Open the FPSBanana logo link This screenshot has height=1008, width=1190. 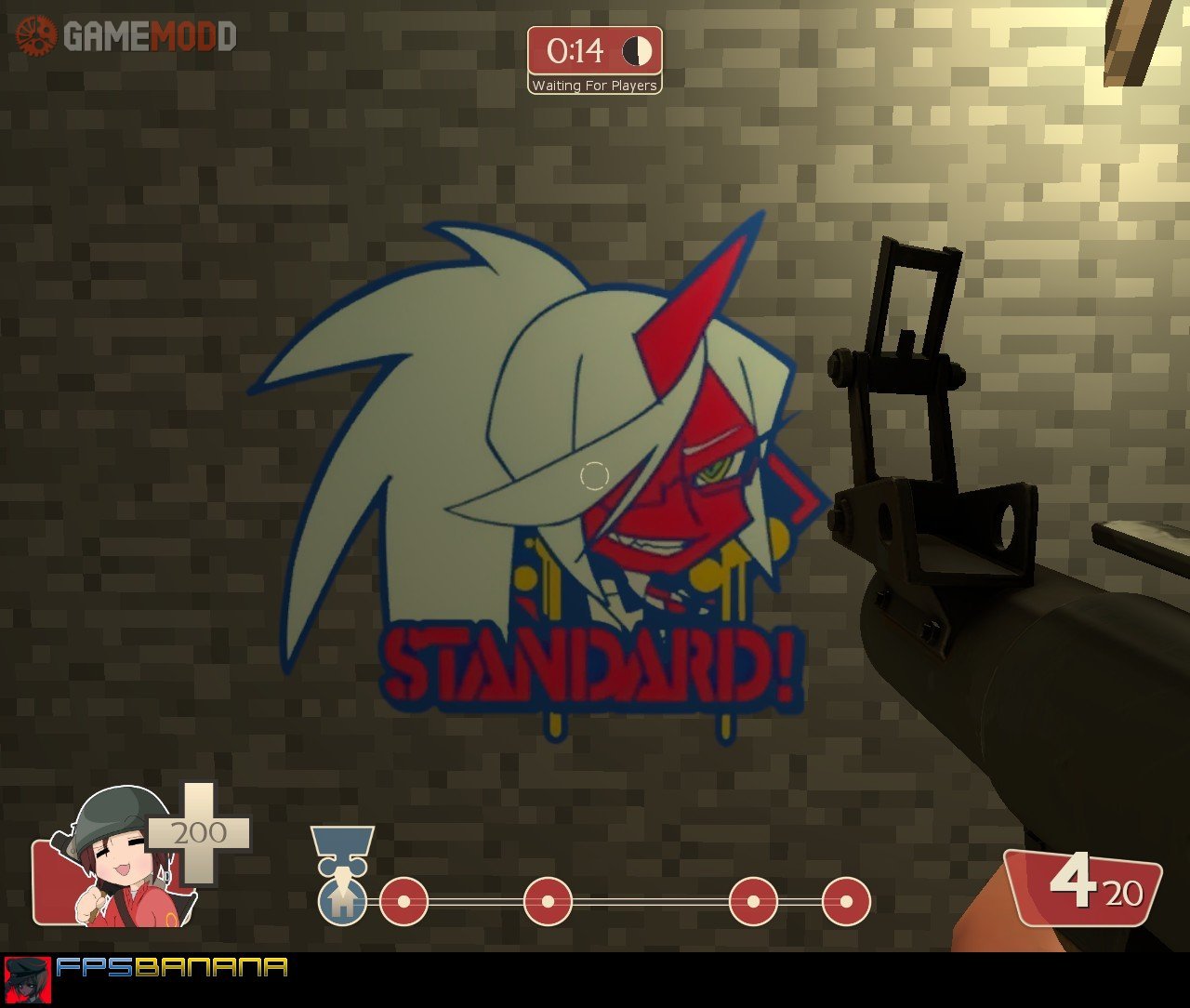tap(171, 968)
